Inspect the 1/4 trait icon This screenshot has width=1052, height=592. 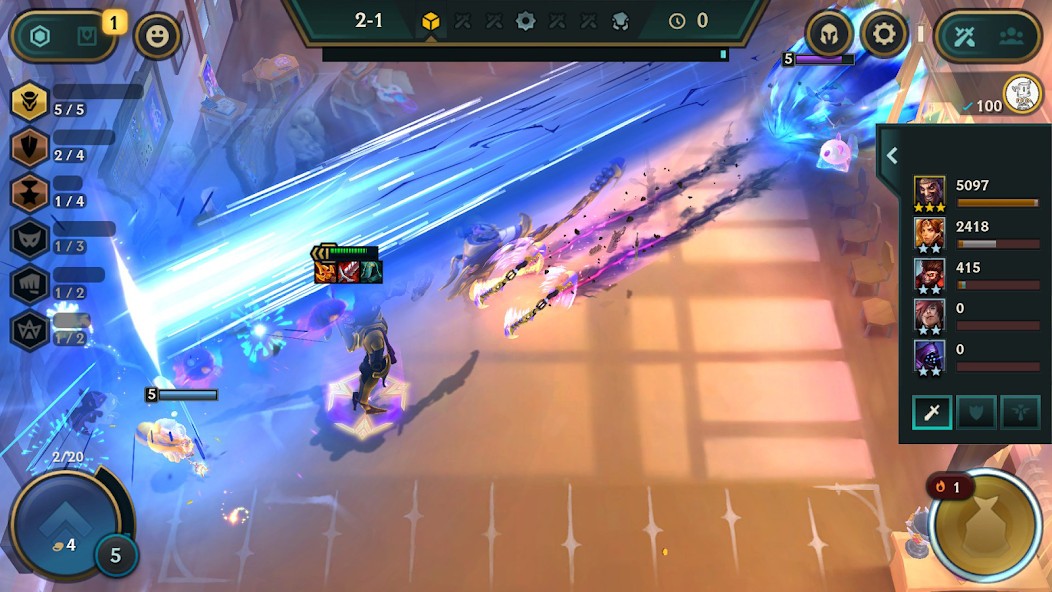(x=30, y=193)
